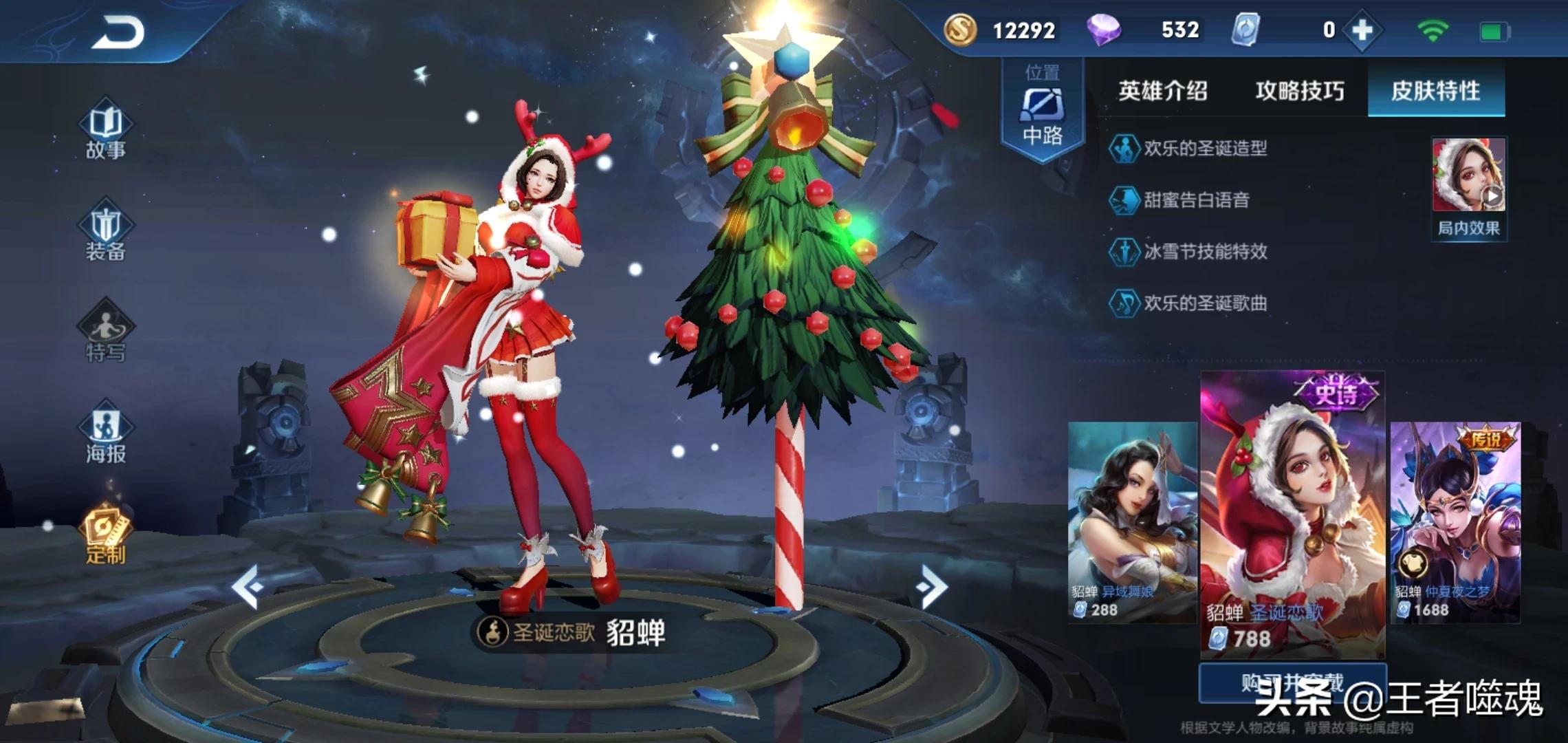The width and height of the screenshot is (1568, 743).
Task: Choose the 圣诞恋歌 skin card
Action: pos(1292,515)
